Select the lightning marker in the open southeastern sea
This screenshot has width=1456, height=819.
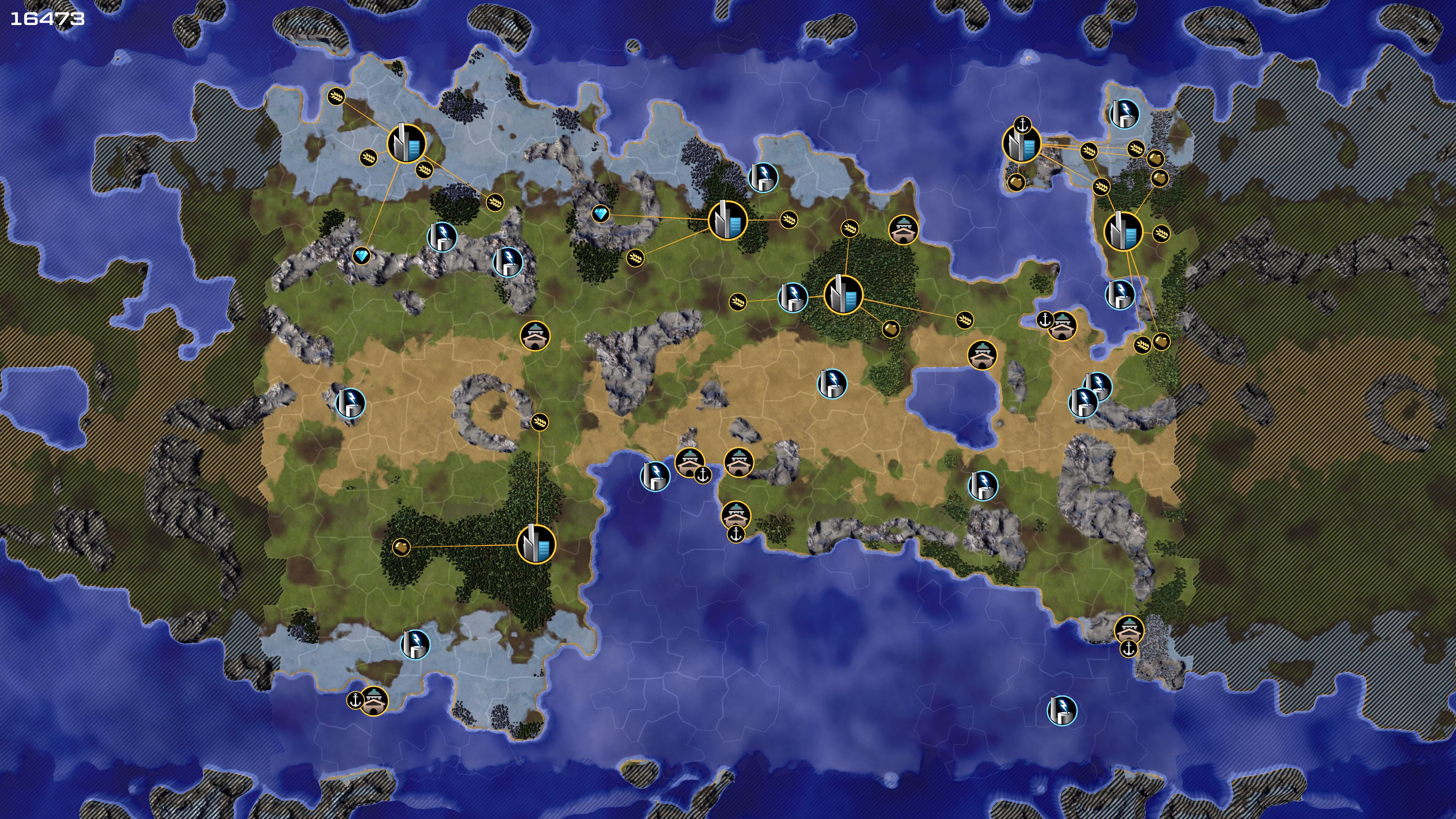1062,710
